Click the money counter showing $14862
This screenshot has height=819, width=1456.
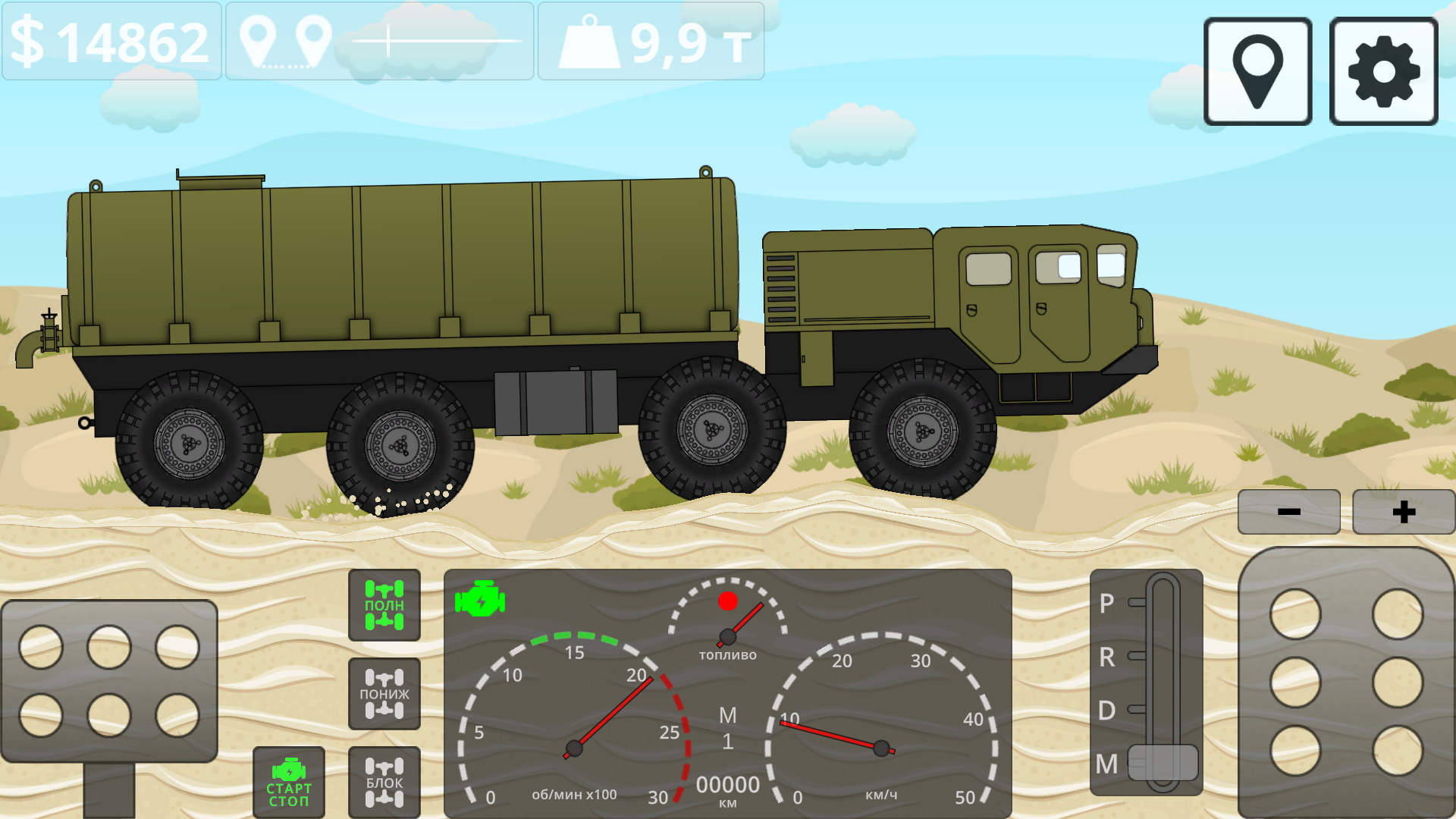[x=110, y=42]
